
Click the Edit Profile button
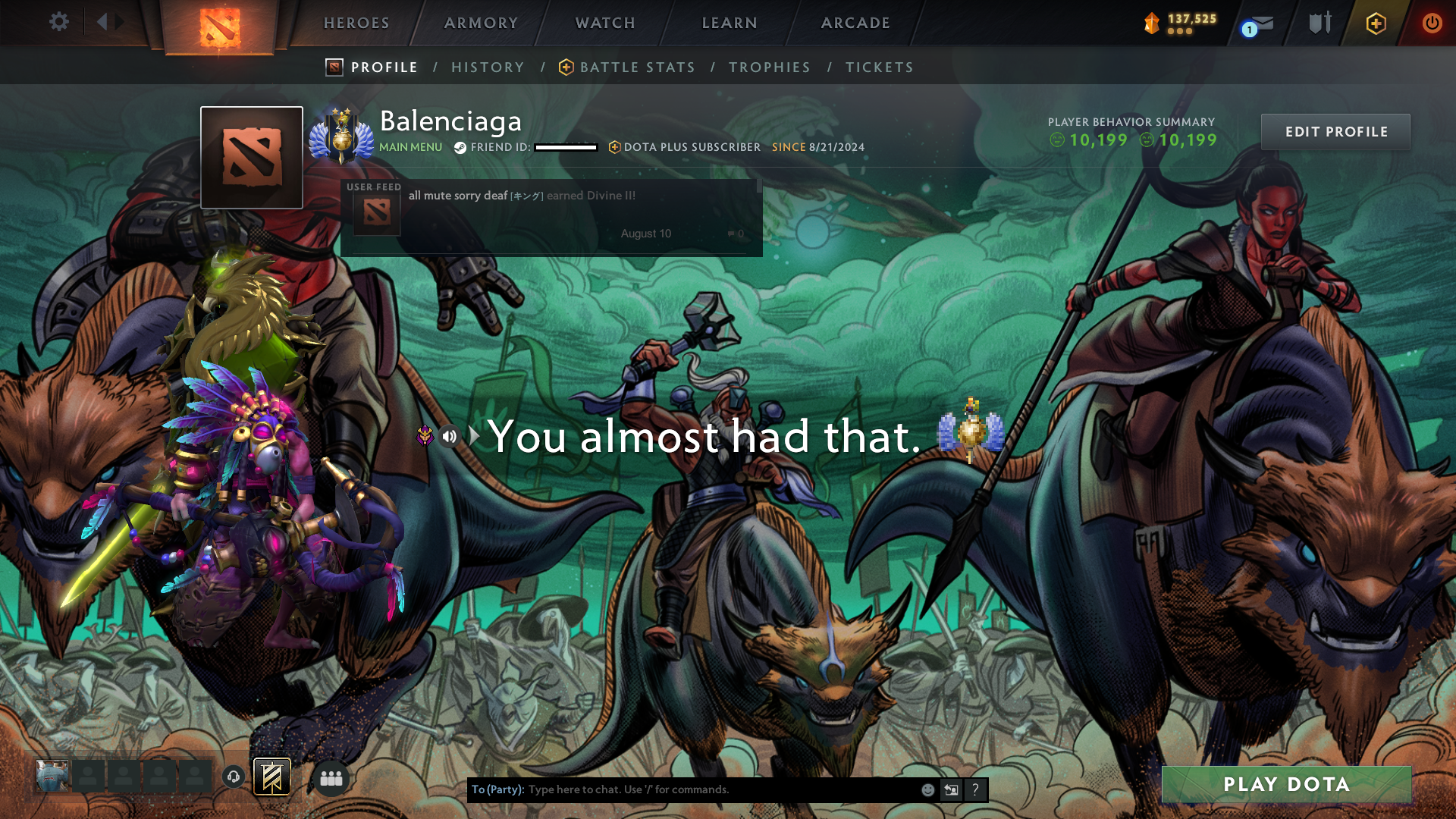(1335, 131)
